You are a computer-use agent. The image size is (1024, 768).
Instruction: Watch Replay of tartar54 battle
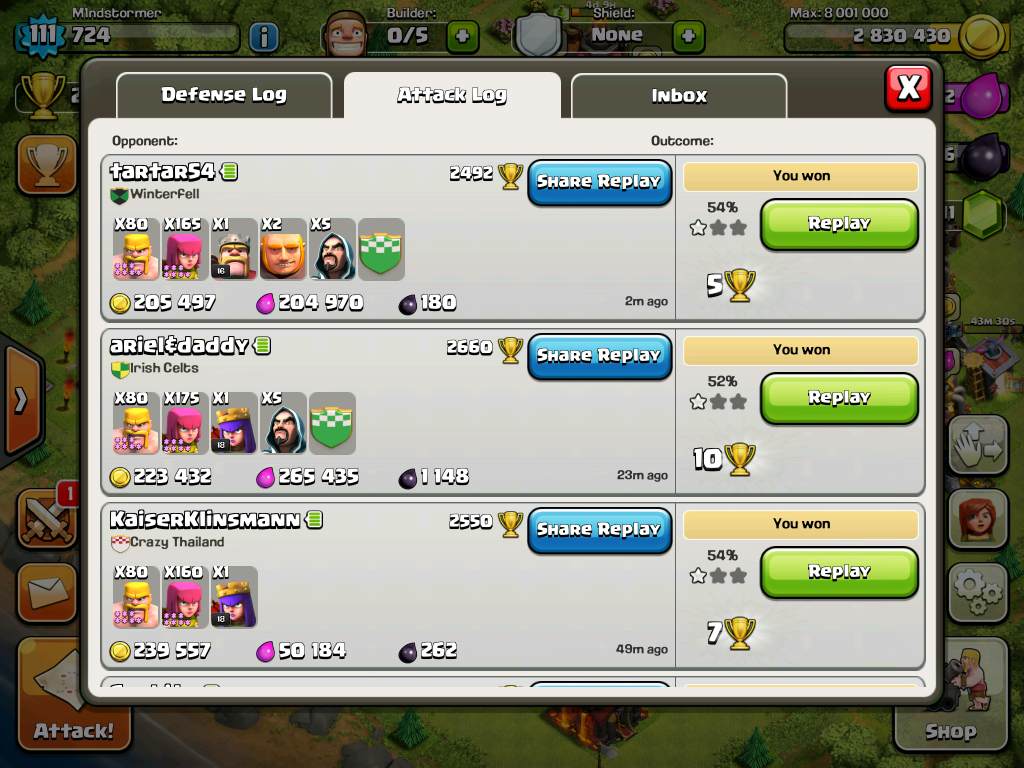click(x=839, y=224)
